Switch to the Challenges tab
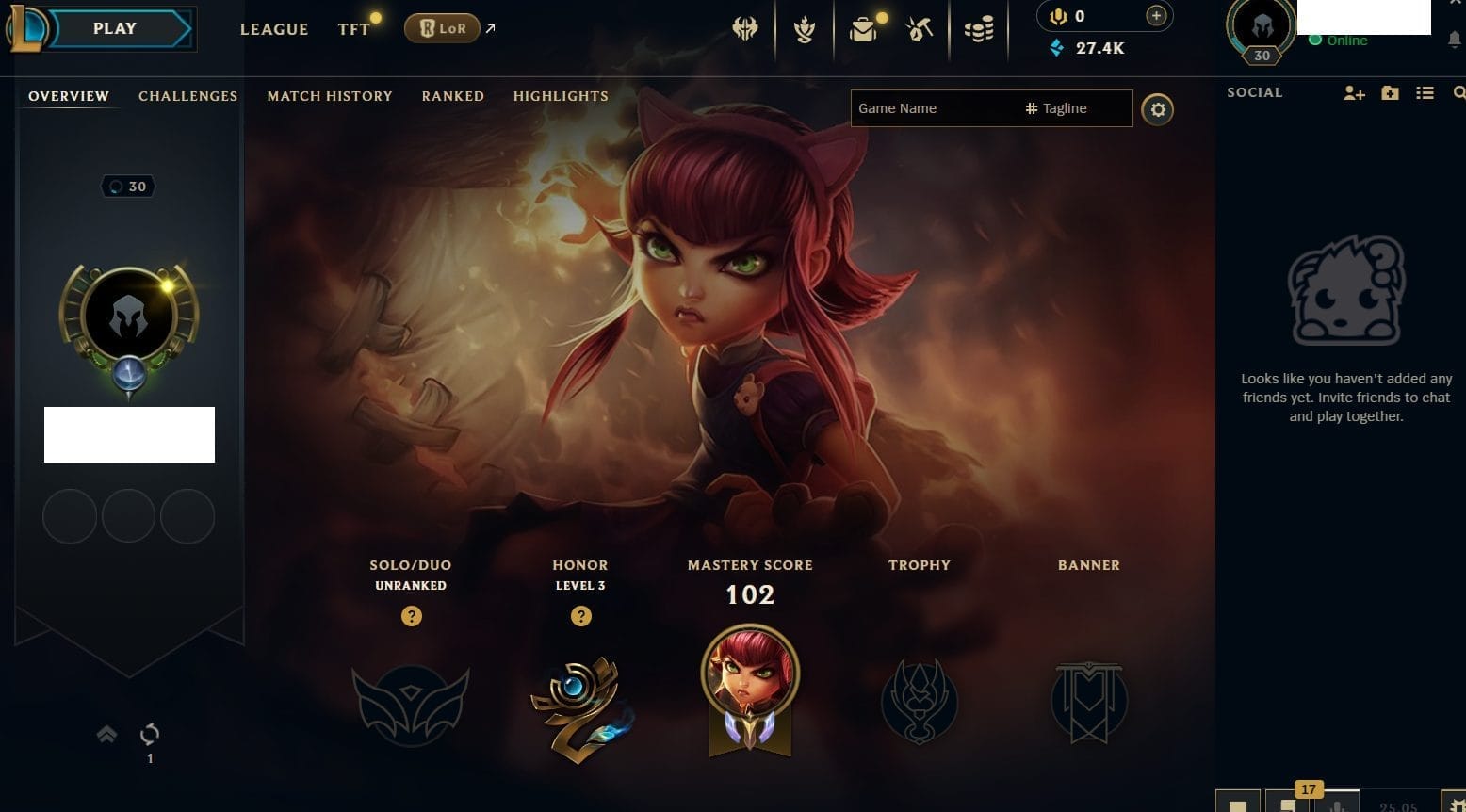 click(x=187, y=96)
